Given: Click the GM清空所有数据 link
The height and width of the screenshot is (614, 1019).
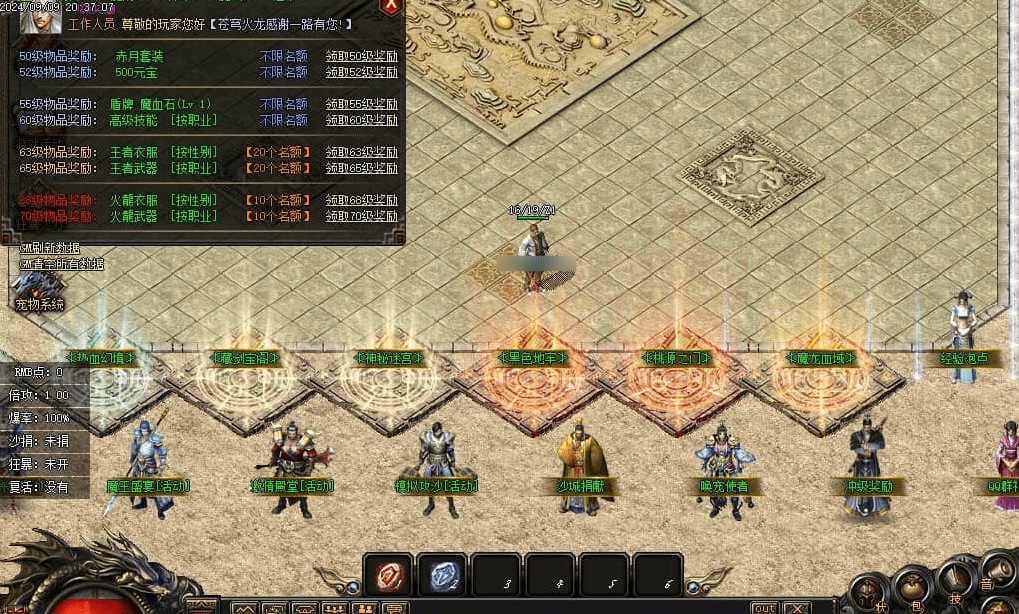Looking at the screenshot, I should pyautogui.click(x=61, y=264).
